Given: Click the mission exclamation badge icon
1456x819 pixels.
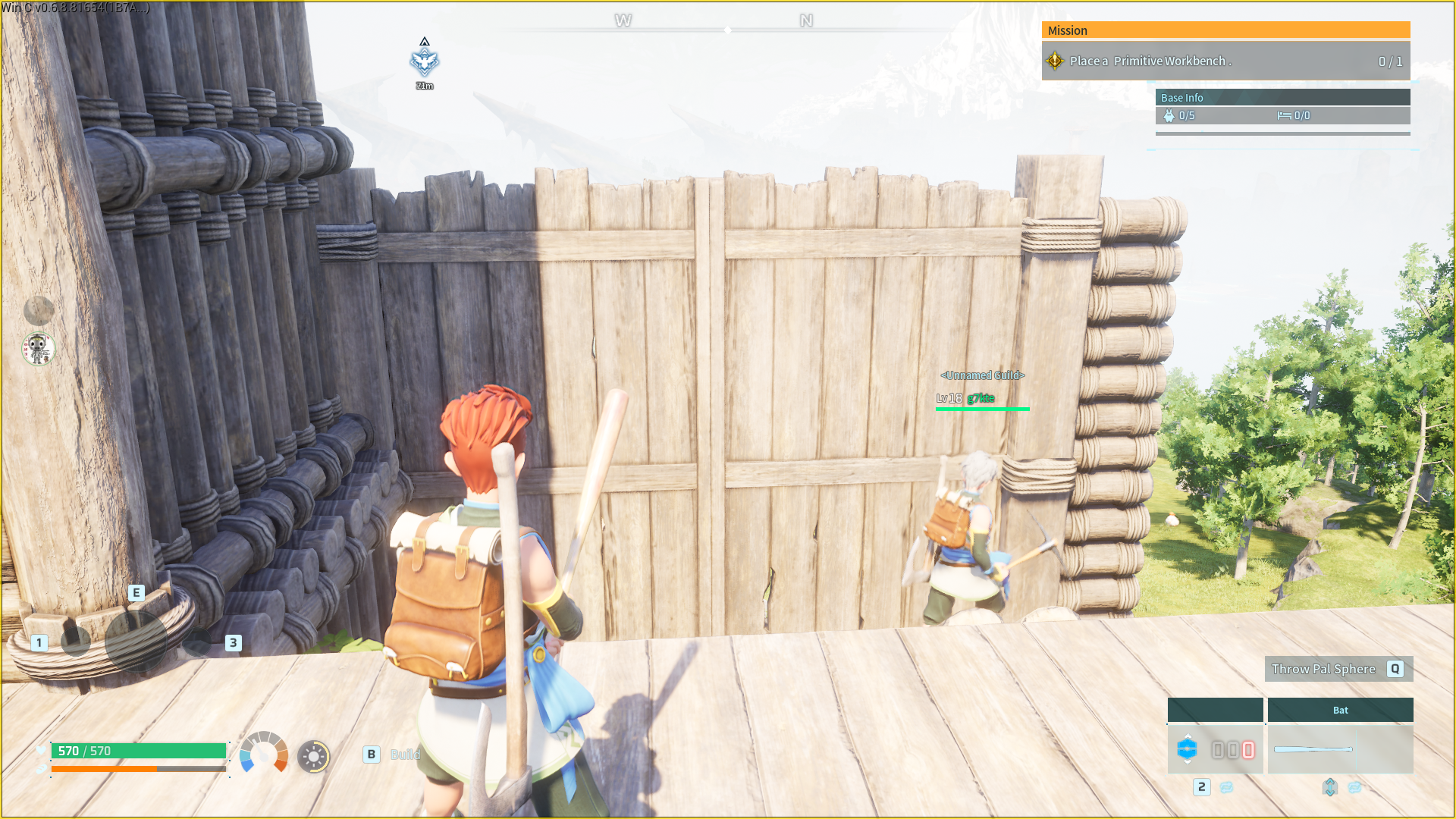Looking at the screenshot, I should (x=1054, y=61).
